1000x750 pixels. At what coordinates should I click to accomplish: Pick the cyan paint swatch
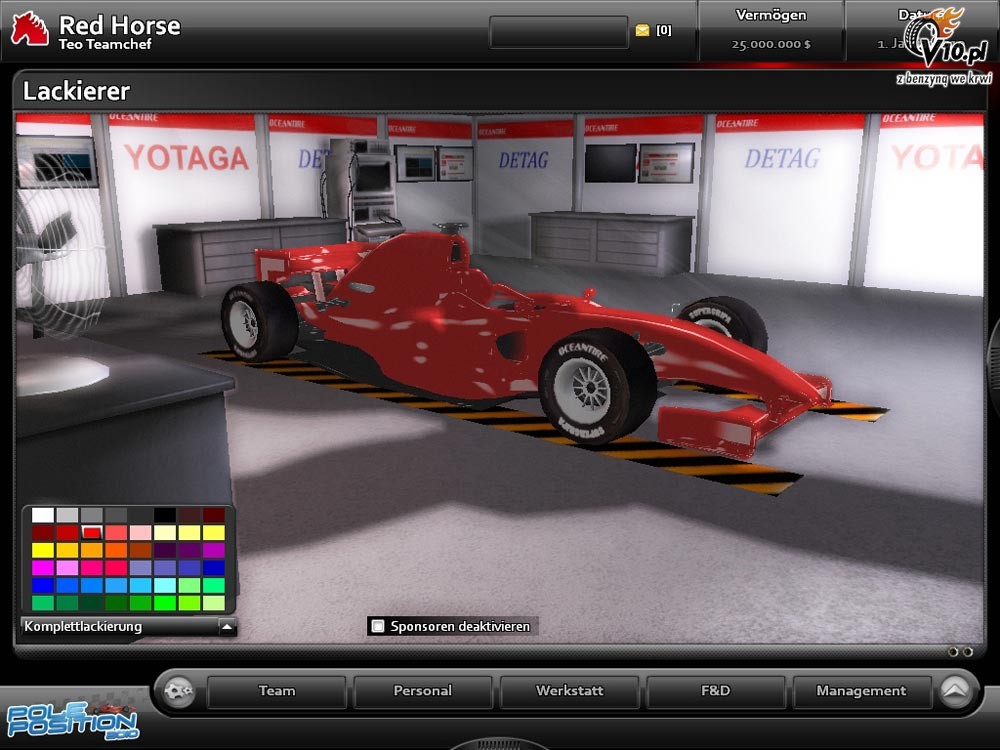(165, 585)
